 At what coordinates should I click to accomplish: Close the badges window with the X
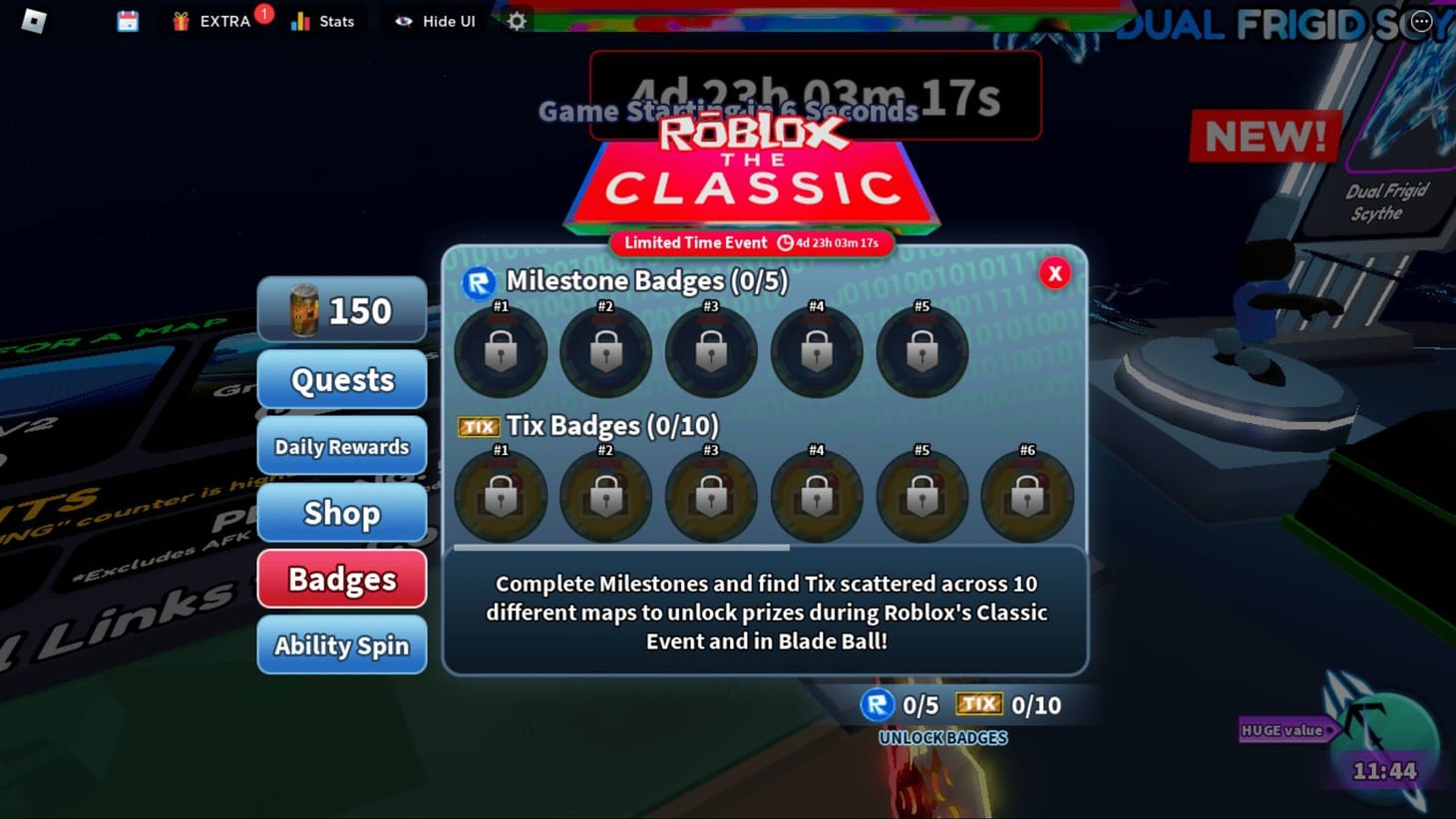click(1054, 273)
